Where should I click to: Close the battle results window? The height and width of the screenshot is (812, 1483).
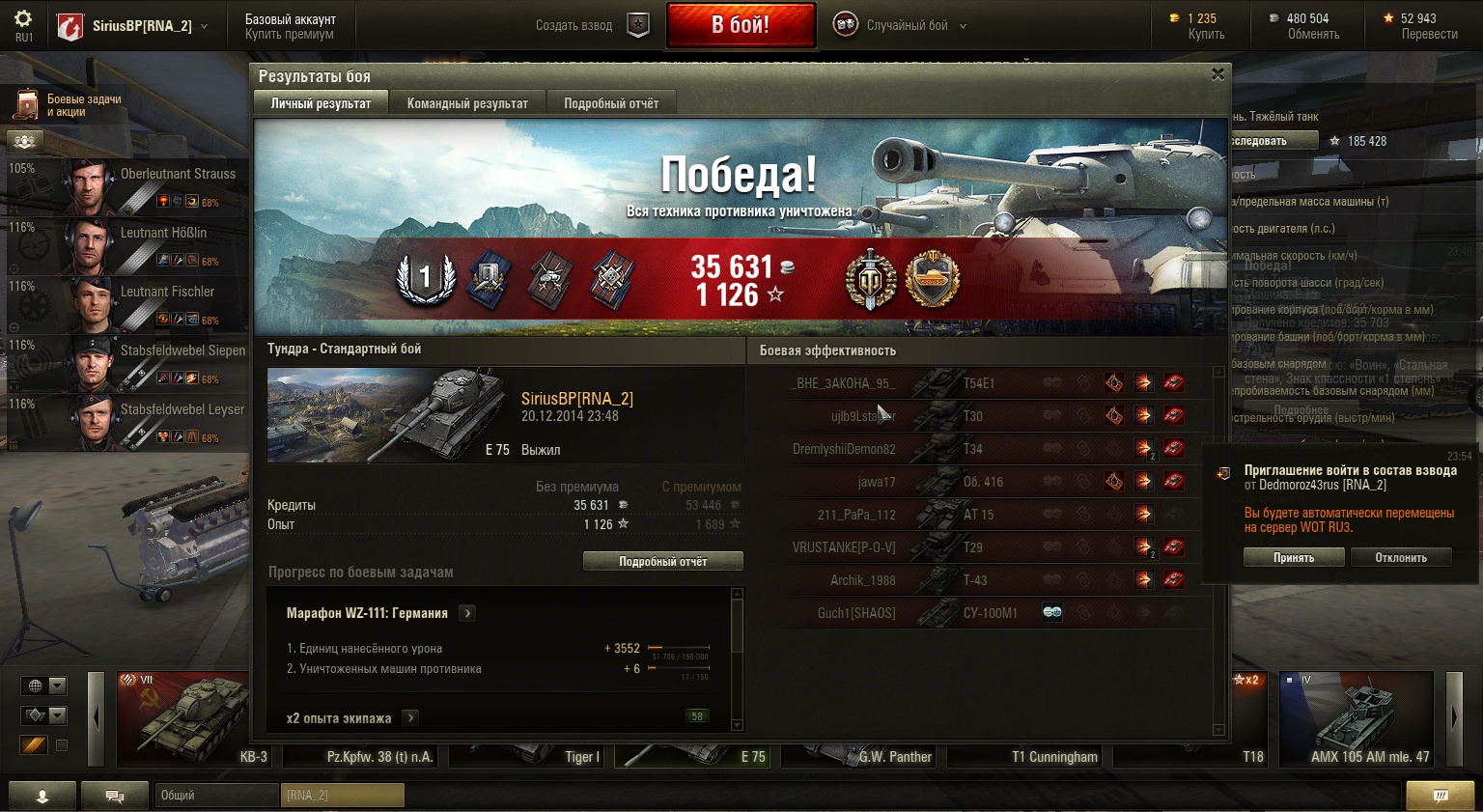pyautogui.click(x=1217, y=74)
